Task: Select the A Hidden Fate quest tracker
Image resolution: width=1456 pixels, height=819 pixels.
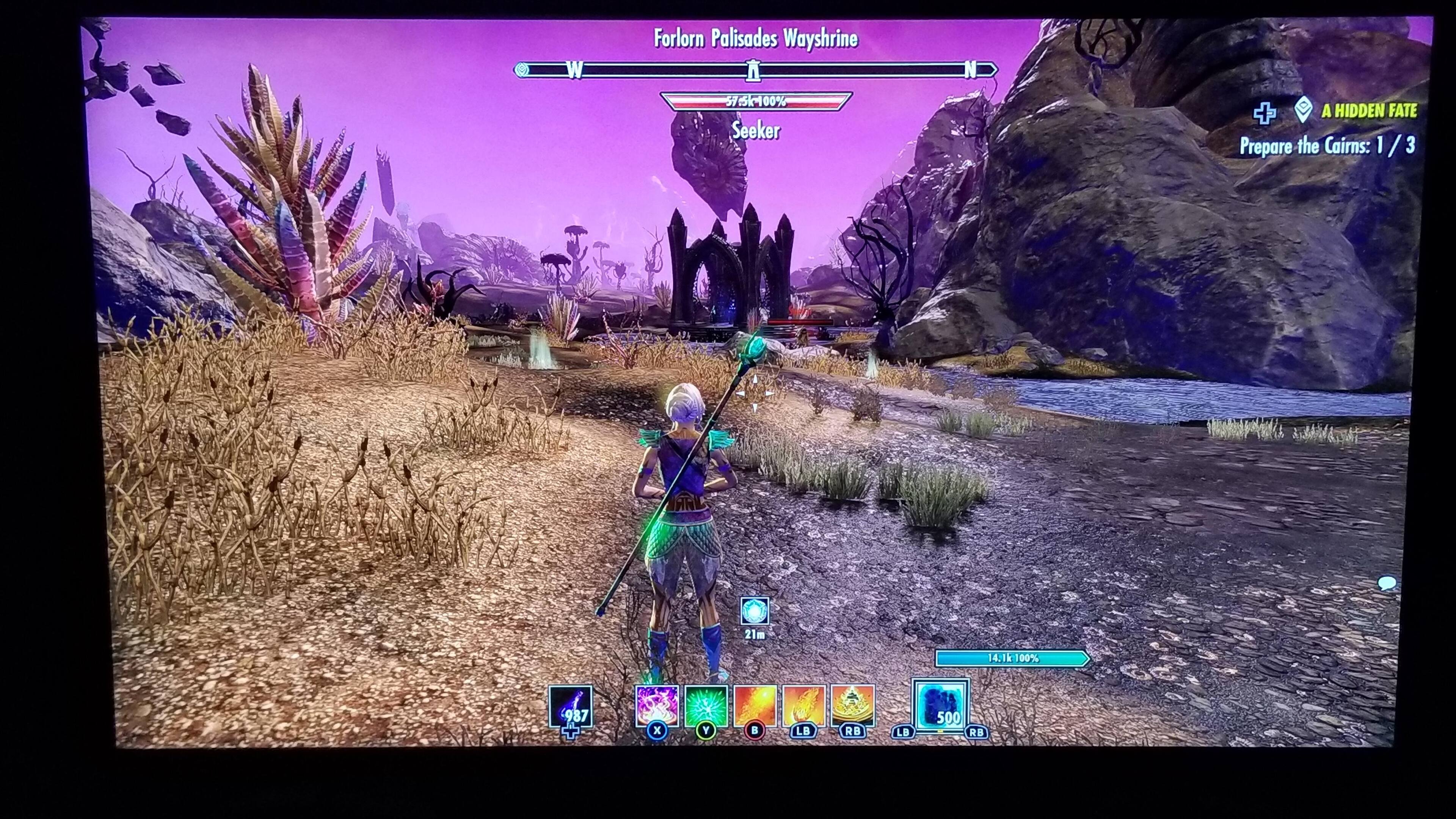Action: (x=1368, y=111)
